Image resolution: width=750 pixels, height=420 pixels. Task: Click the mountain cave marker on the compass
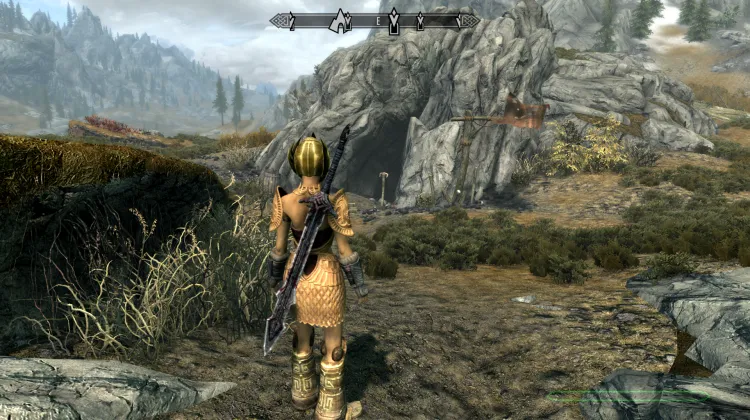(x=338, y=19)
